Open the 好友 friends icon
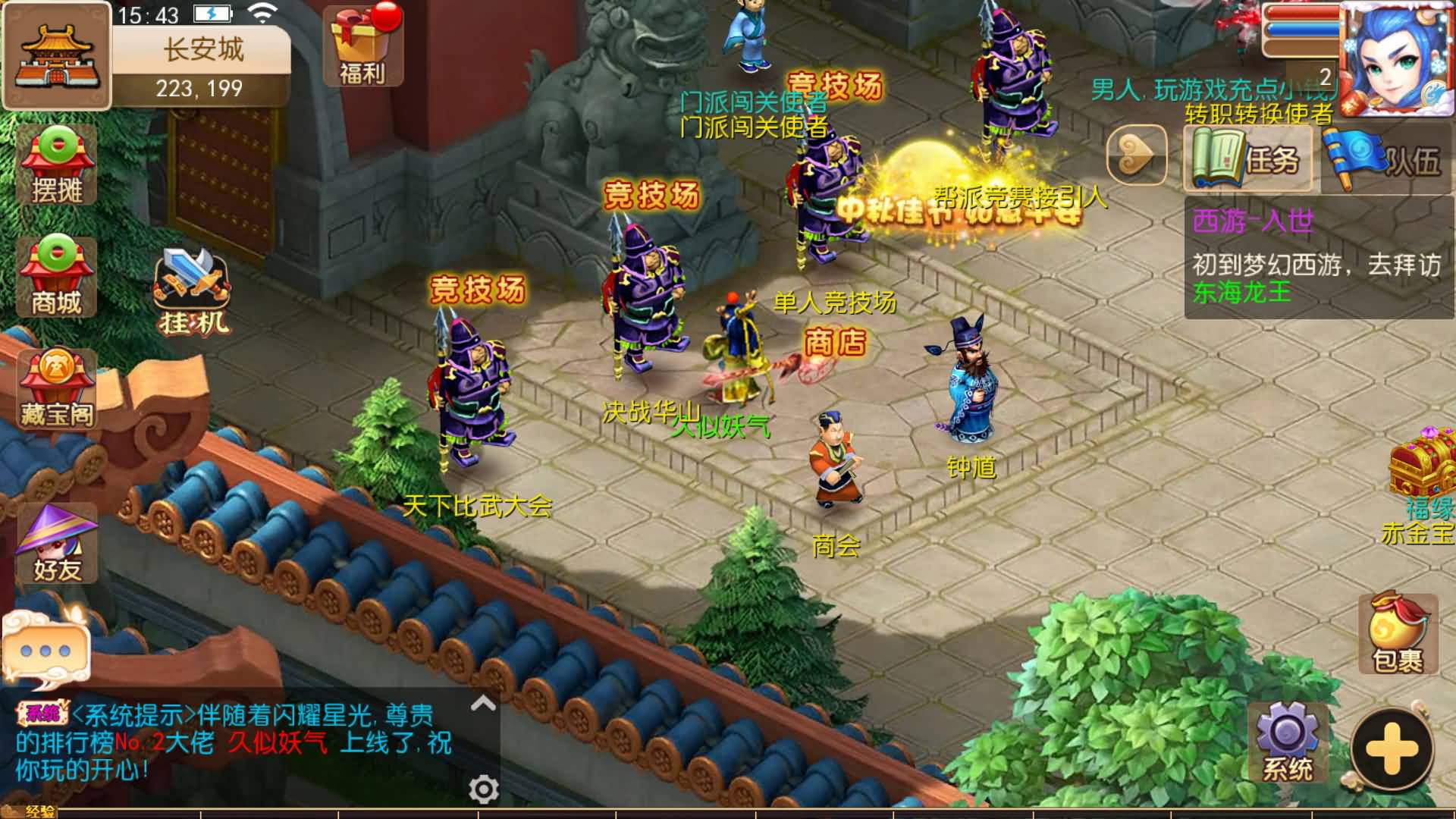 (55, 542)
